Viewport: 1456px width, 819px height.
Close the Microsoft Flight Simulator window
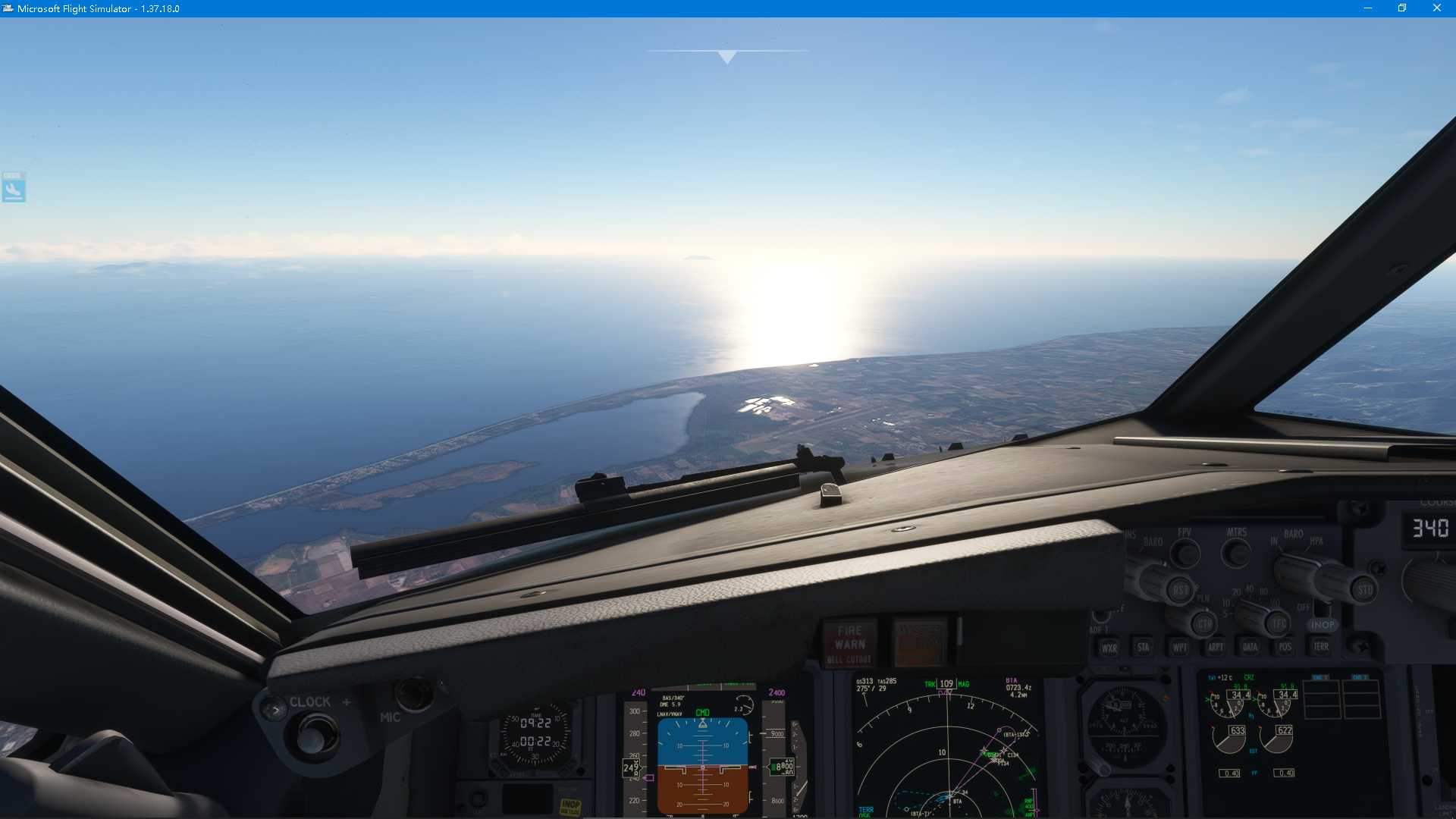click(x=1436, y=8)
